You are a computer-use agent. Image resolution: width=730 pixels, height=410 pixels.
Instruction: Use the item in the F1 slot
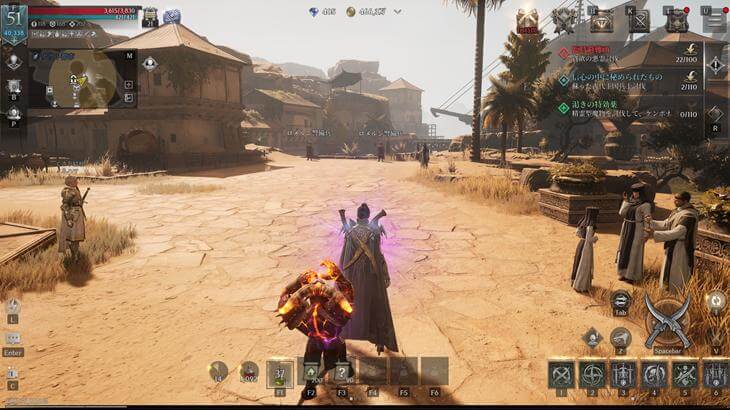(280, 373)
